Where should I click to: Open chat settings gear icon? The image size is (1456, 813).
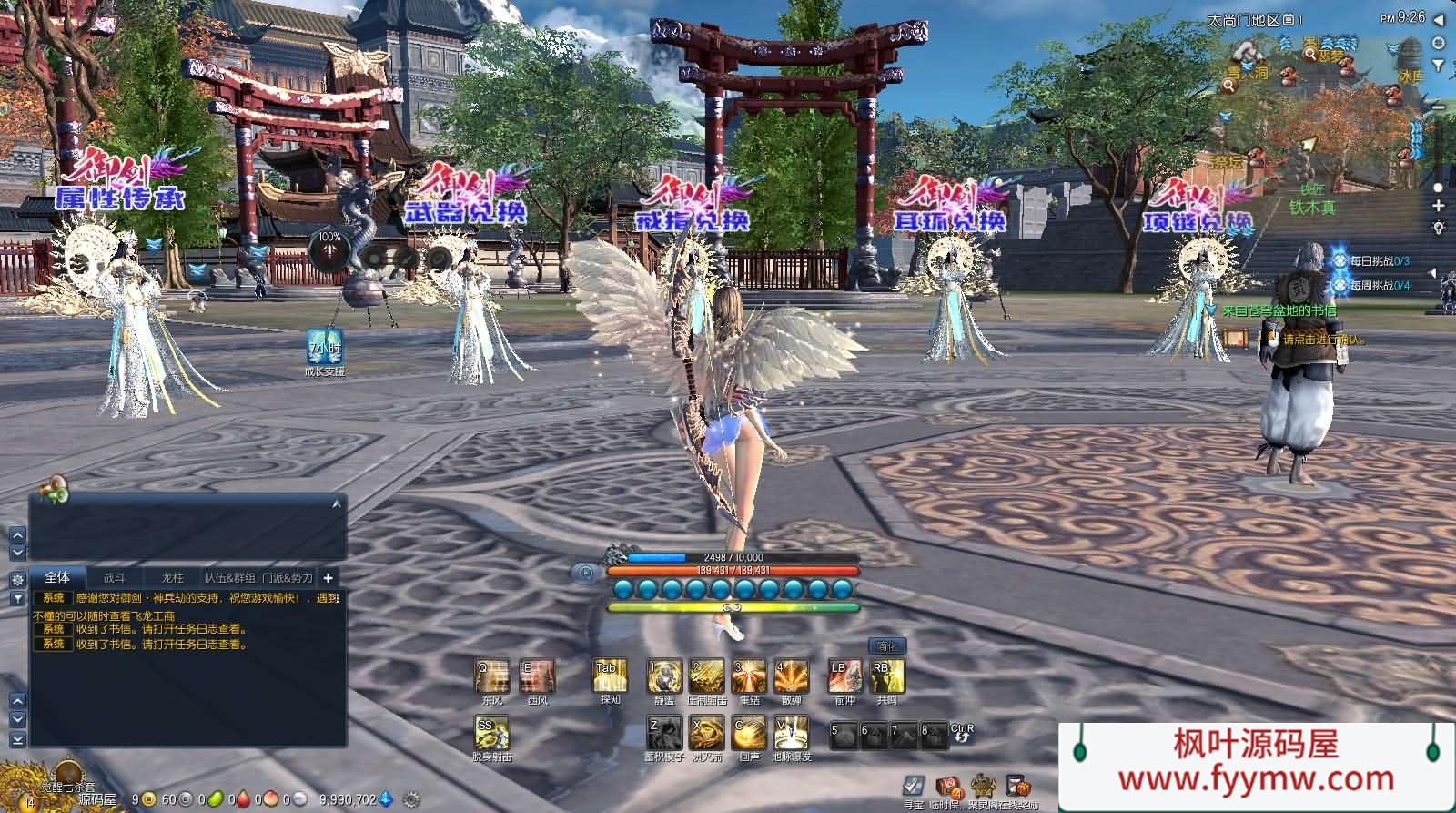tap(16, 579)
